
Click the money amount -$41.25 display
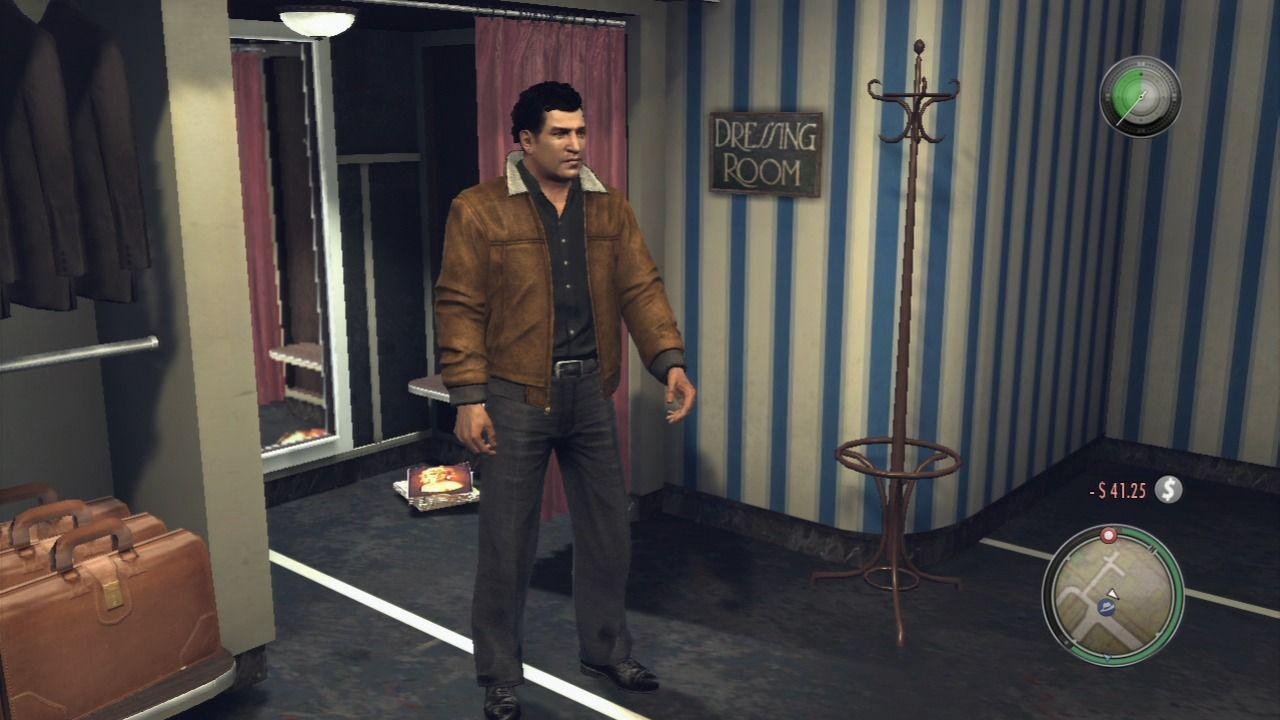pos(1117,491)
